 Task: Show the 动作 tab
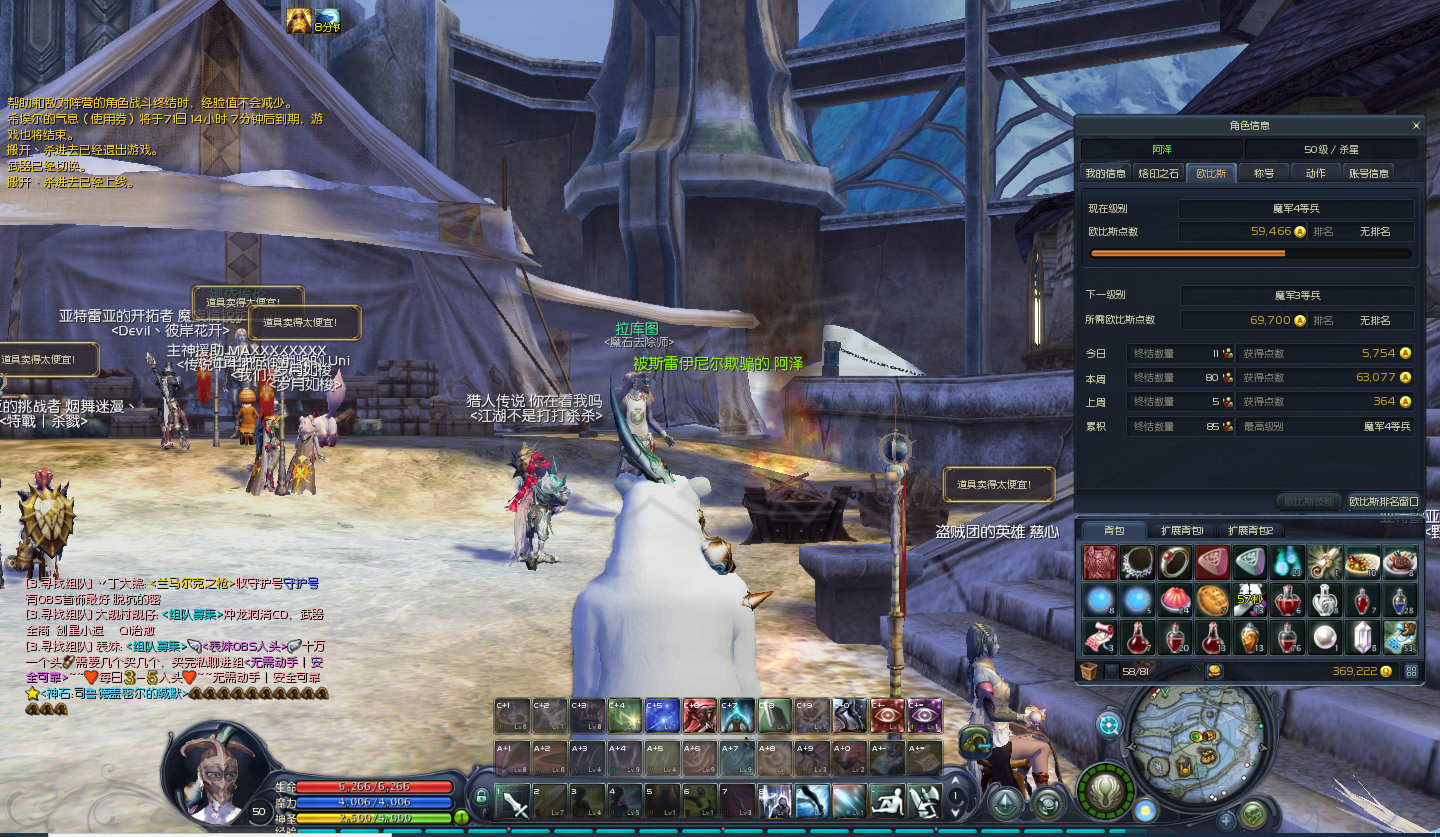click(1315, 173)
